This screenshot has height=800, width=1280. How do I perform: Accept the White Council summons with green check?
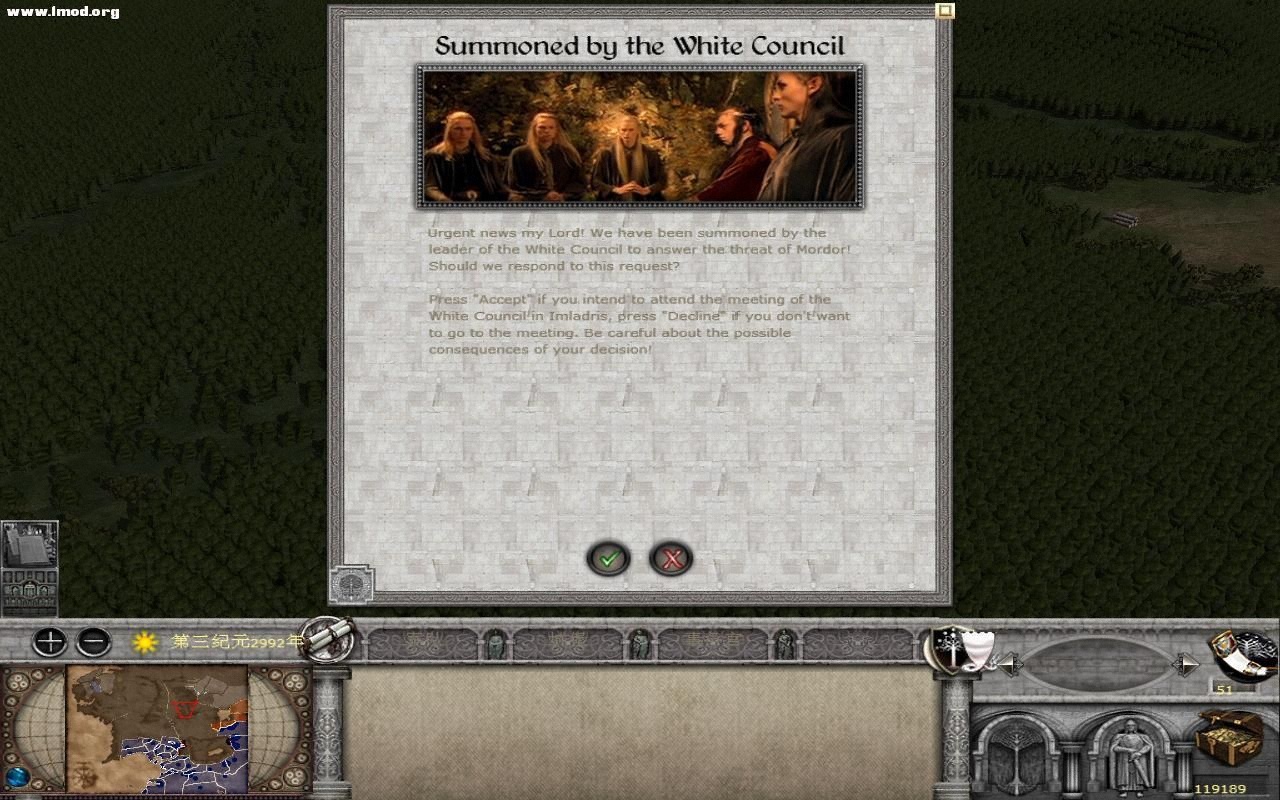(x=609, y=559)
